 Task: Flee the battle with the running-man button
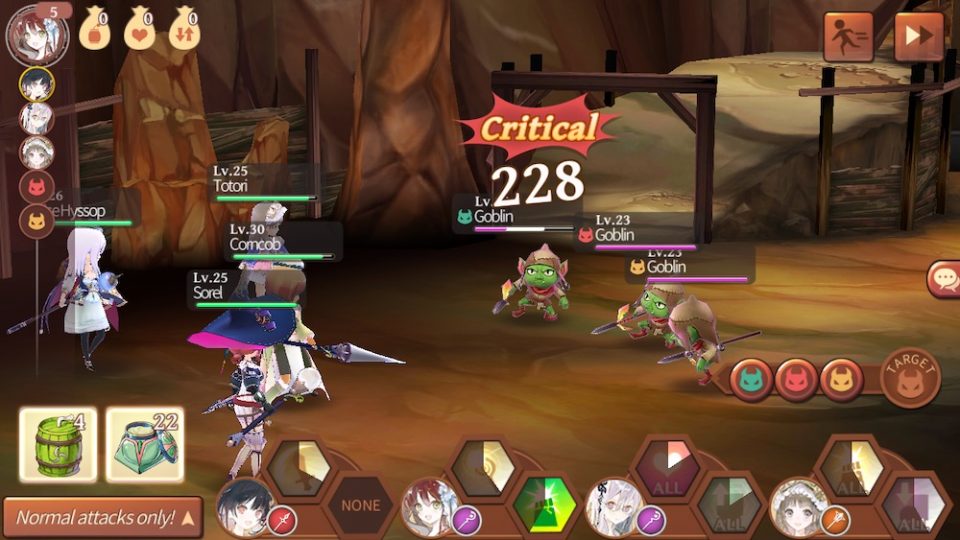click(x=848, y=37)
